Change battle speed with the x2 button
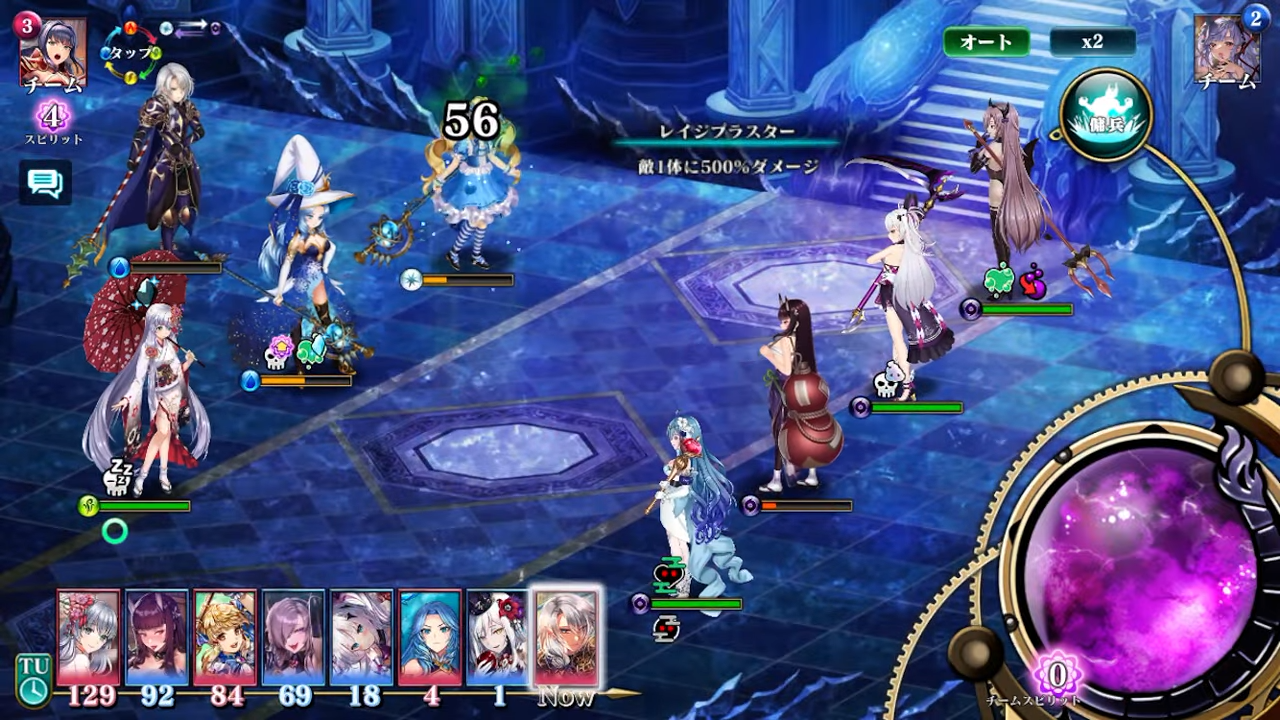Viewport: 1280px width, 720px height. coord(1092,42)
